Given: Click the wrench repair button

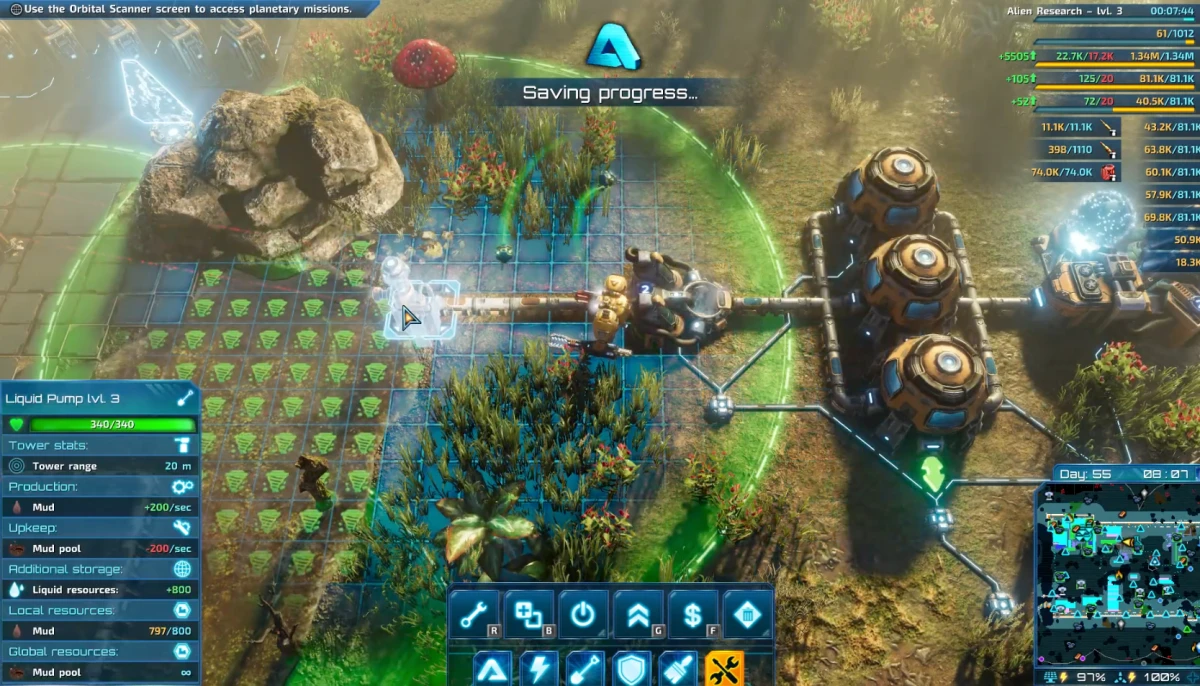Looking at the screenshot, I should [x=473, y=615].
